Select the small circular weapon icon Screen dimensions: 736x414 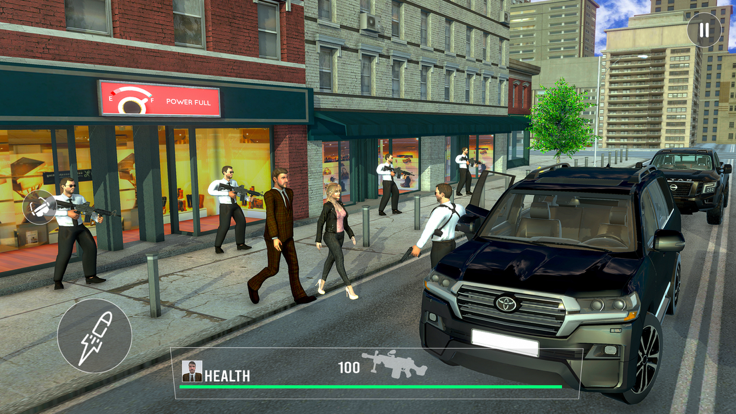coord(39,207)
